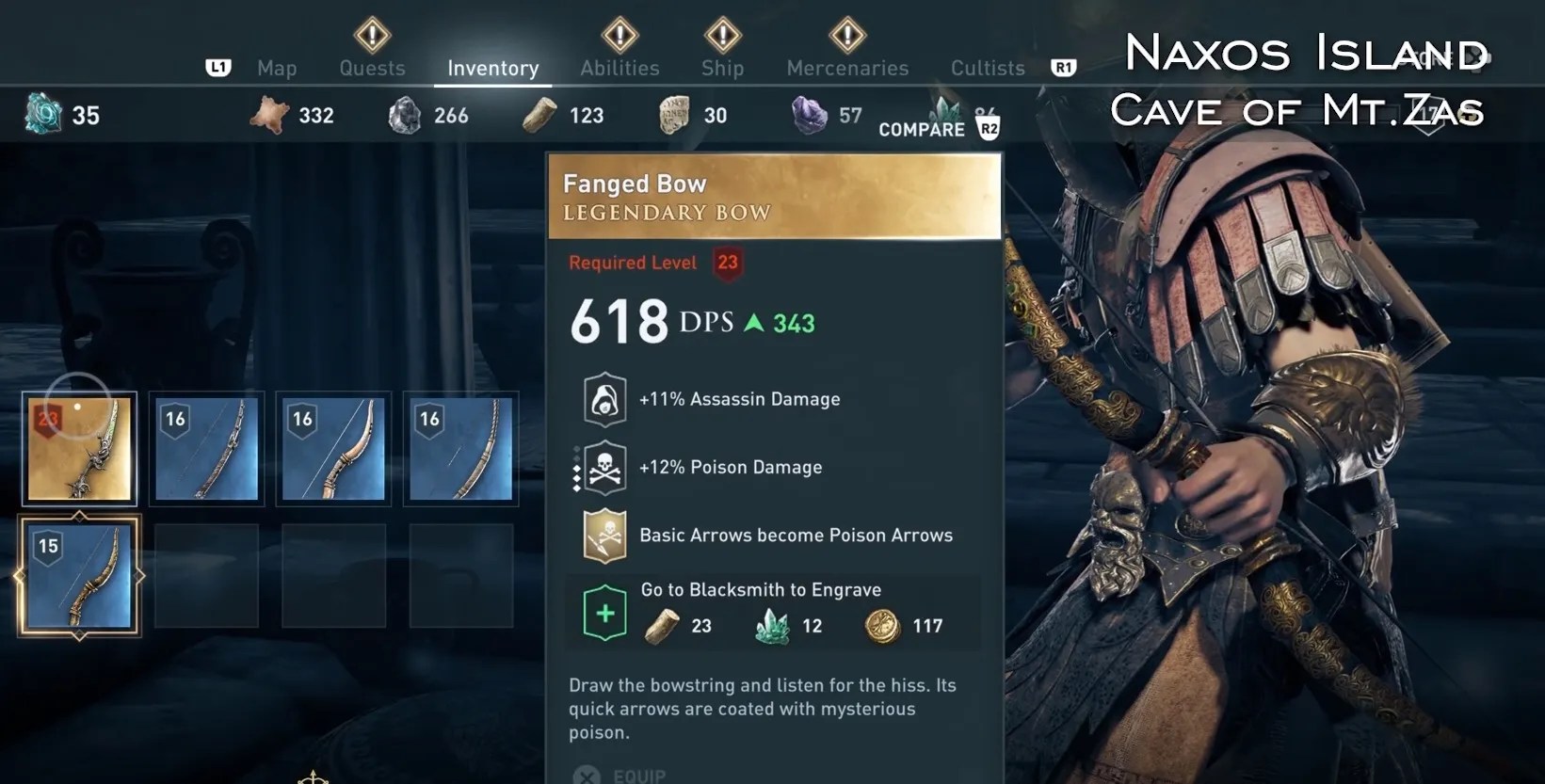Switch to the Abilities tab
This screenshot has width=1545, height=784.
[619, 68]
